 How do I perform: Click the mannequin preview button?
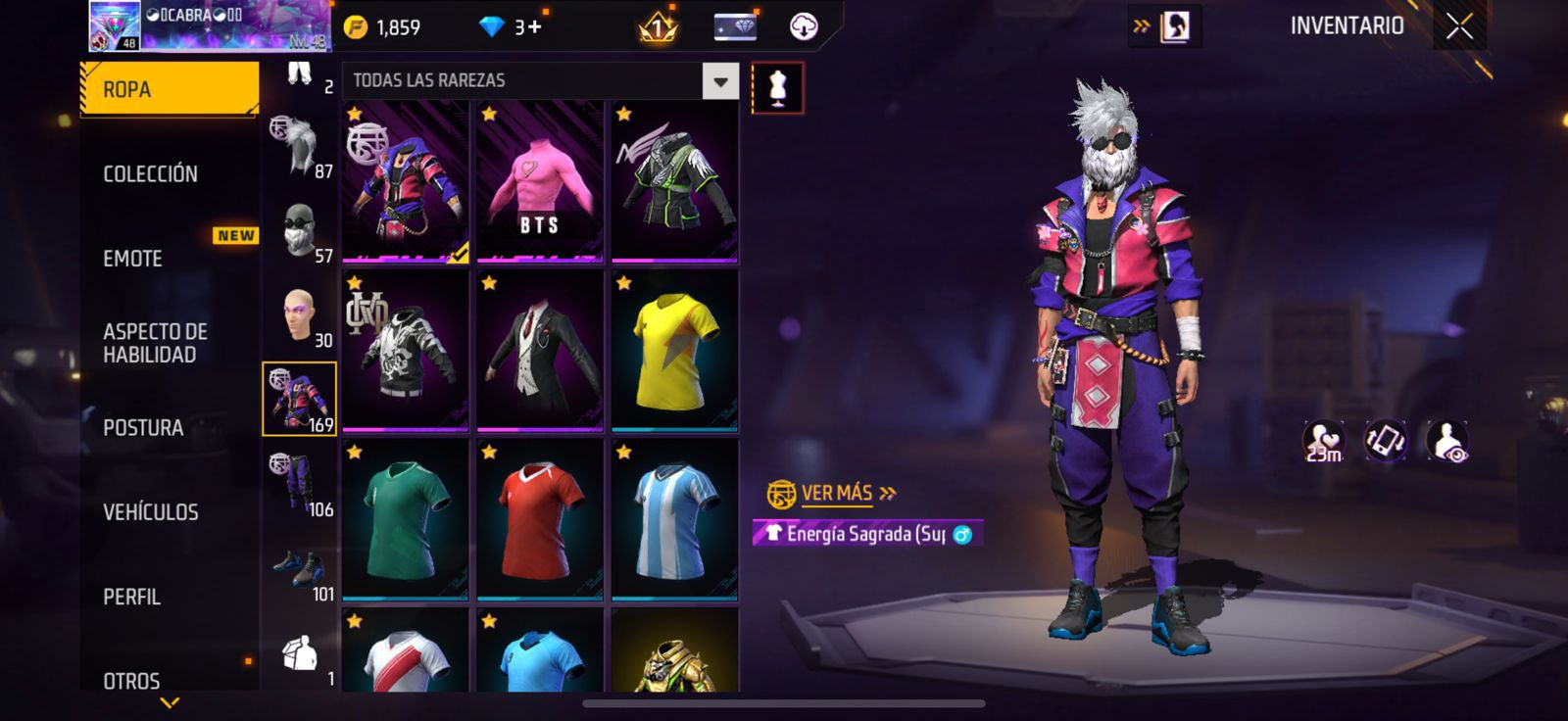[x=777, y=87]
